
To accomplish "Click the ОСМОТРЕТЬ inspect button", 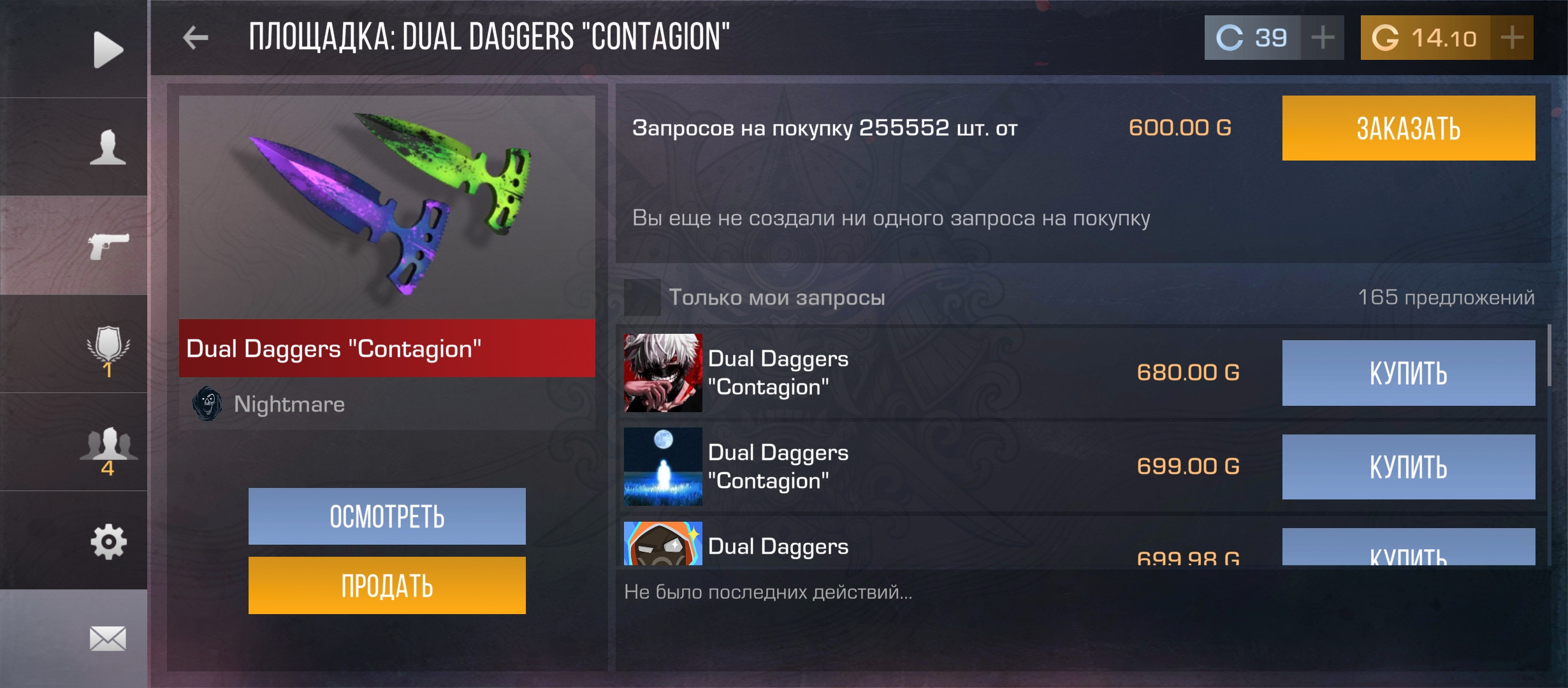I will tap(387, 517).
